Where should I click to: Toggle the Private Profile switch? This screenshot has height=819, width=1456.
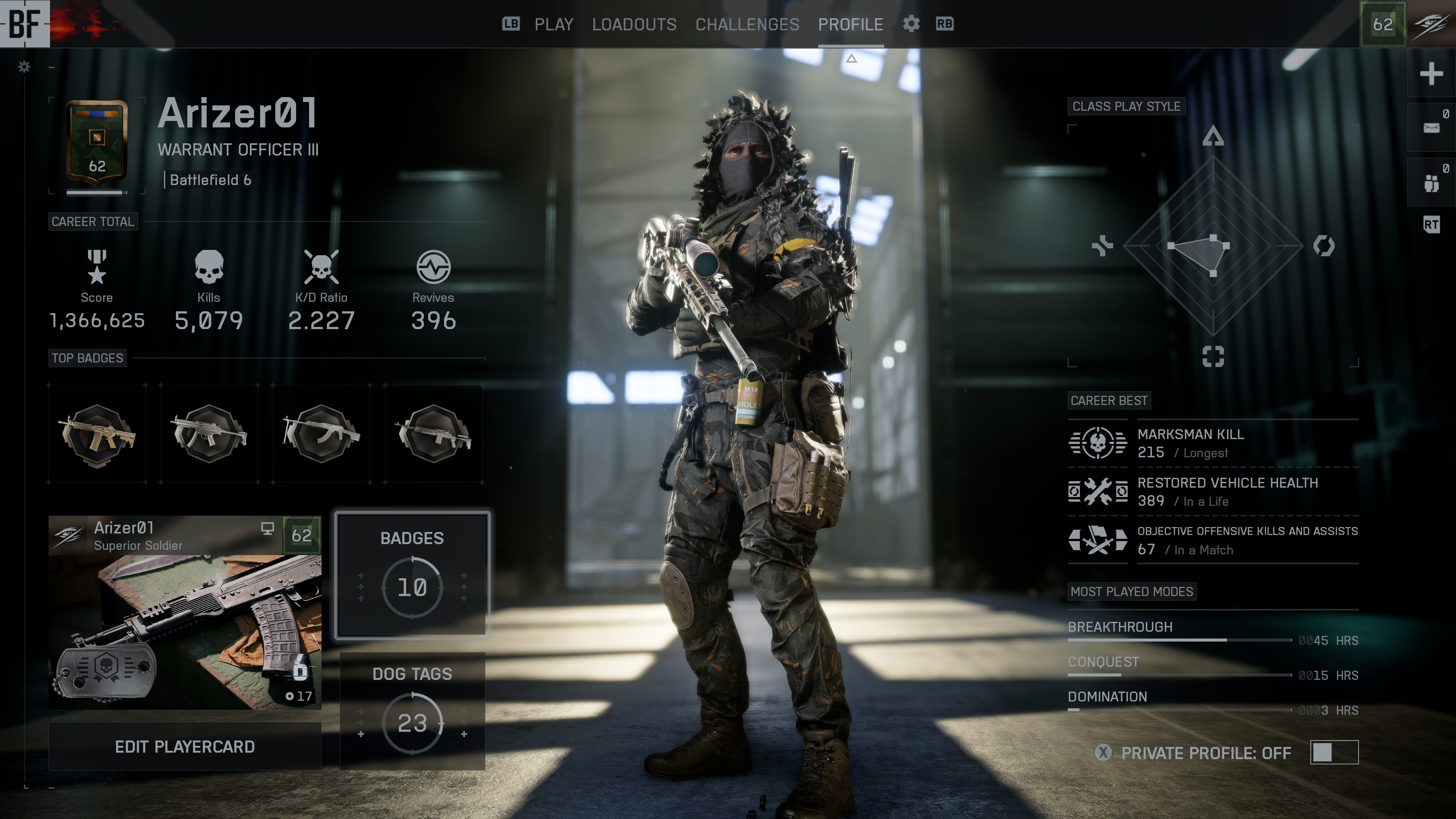(1334, 752)
